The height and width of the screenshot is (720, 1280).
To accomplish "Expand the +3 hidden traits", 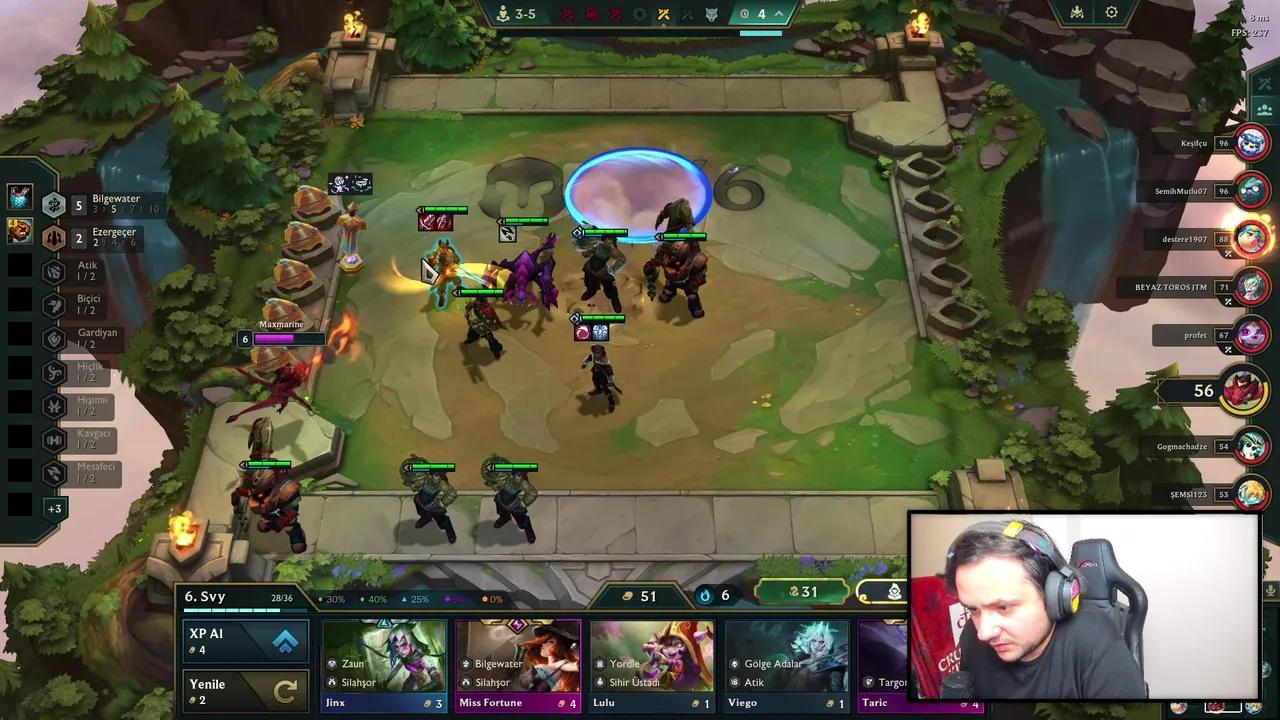I will pos(55,508).
